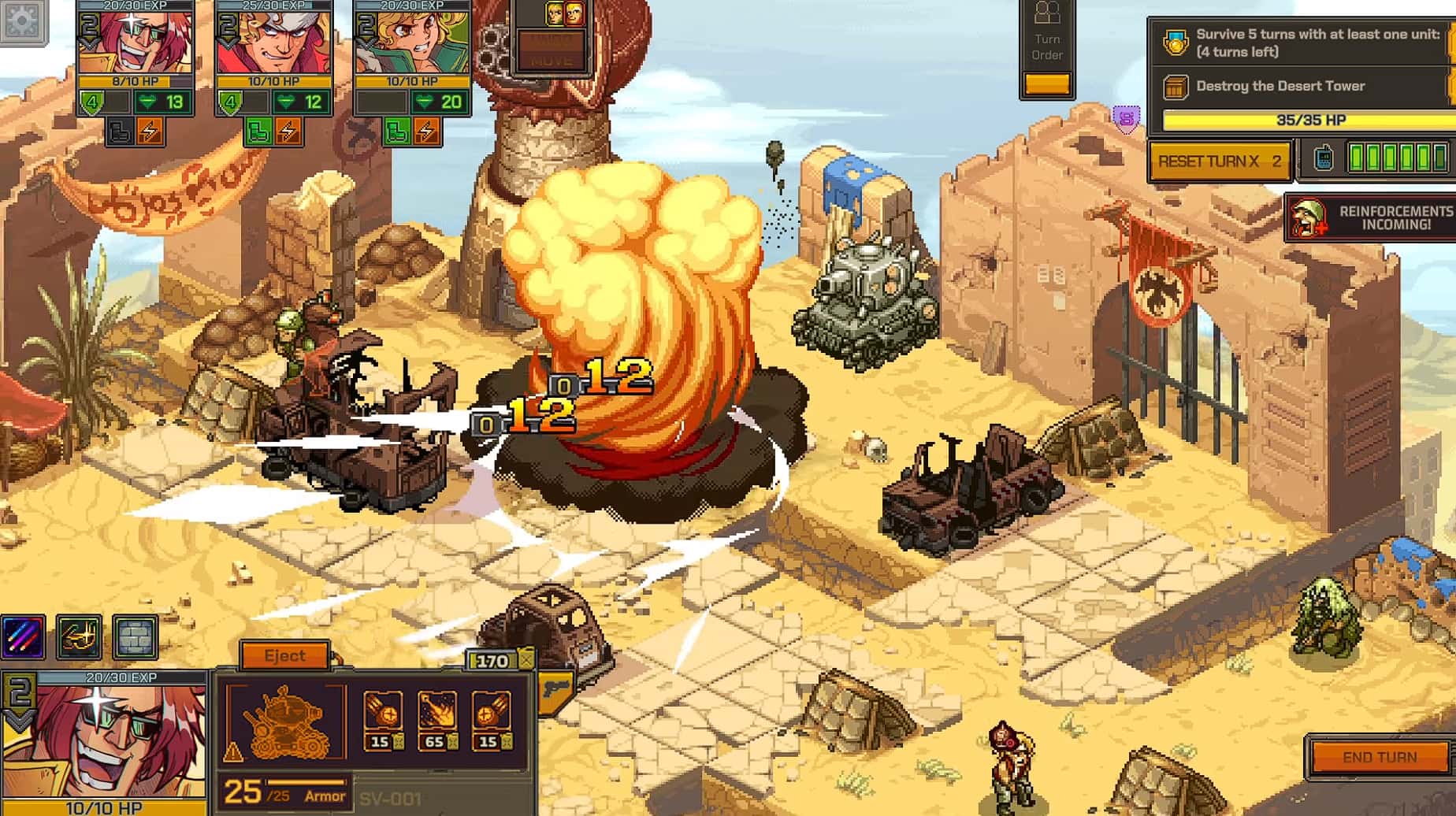Open the settings gear menu

22,20
